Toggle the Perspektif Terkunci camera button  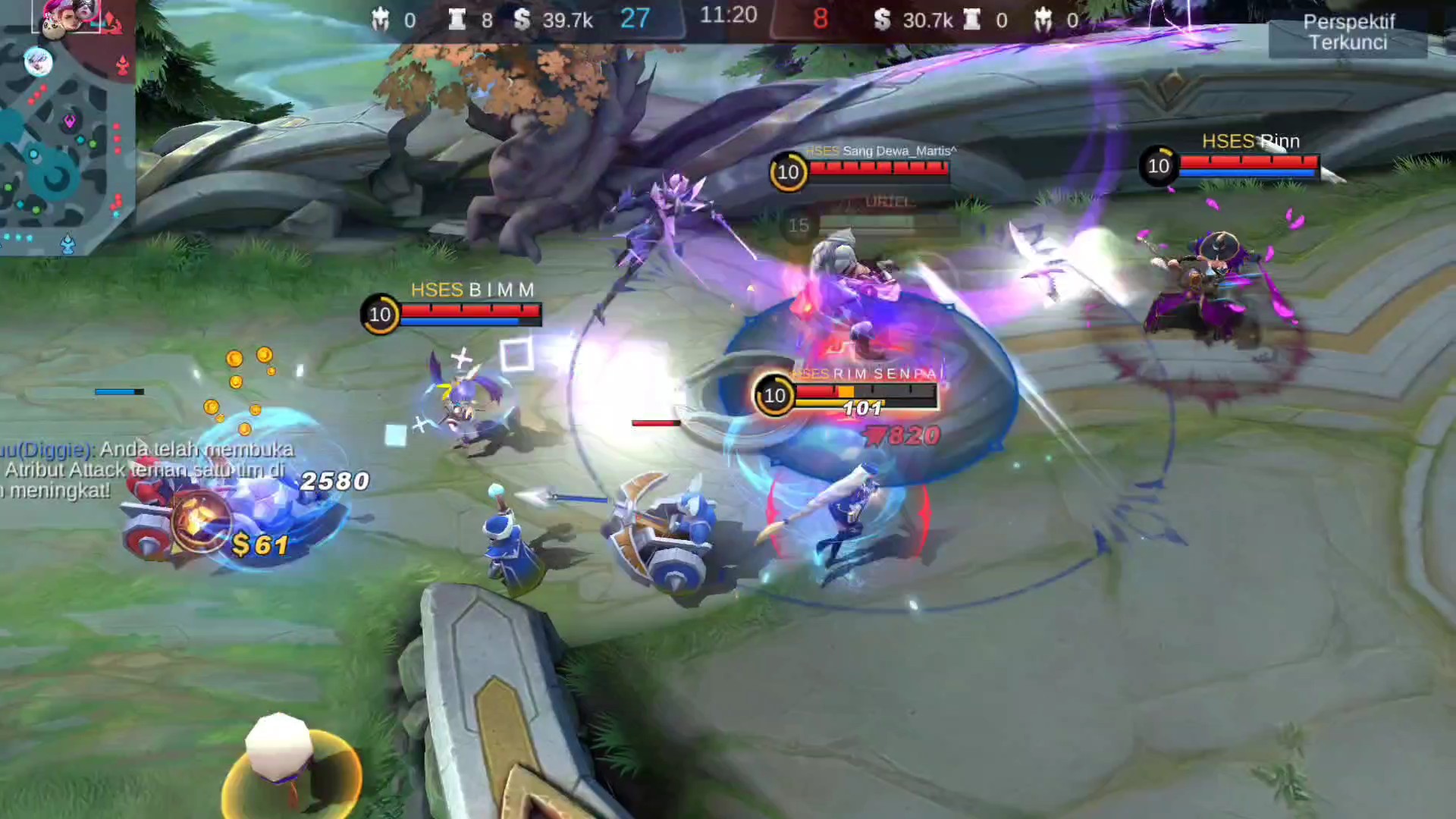1348,33
